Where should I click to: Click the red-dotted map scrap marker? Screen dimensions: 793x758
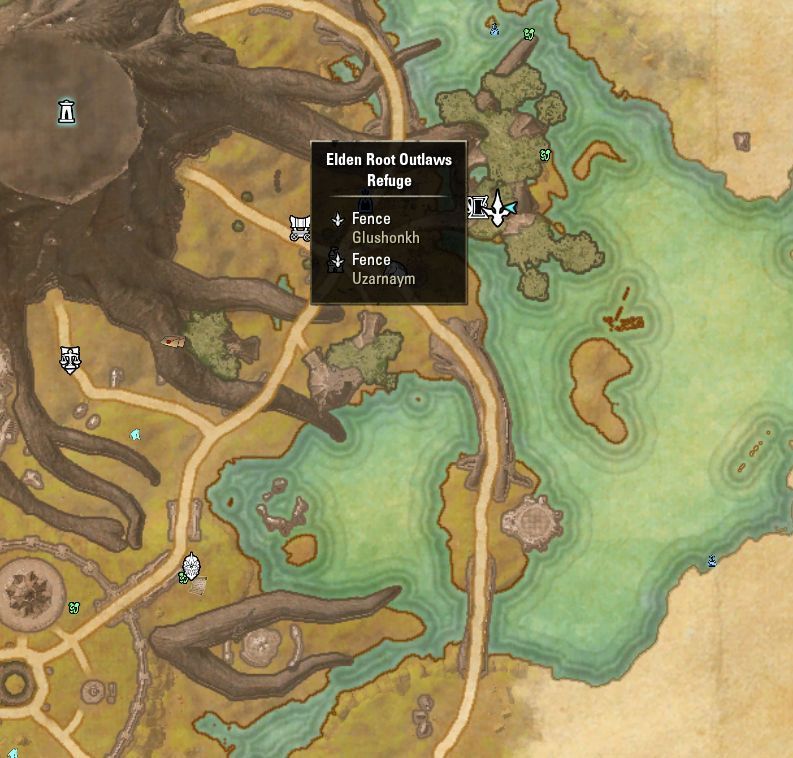click(174, 341)
